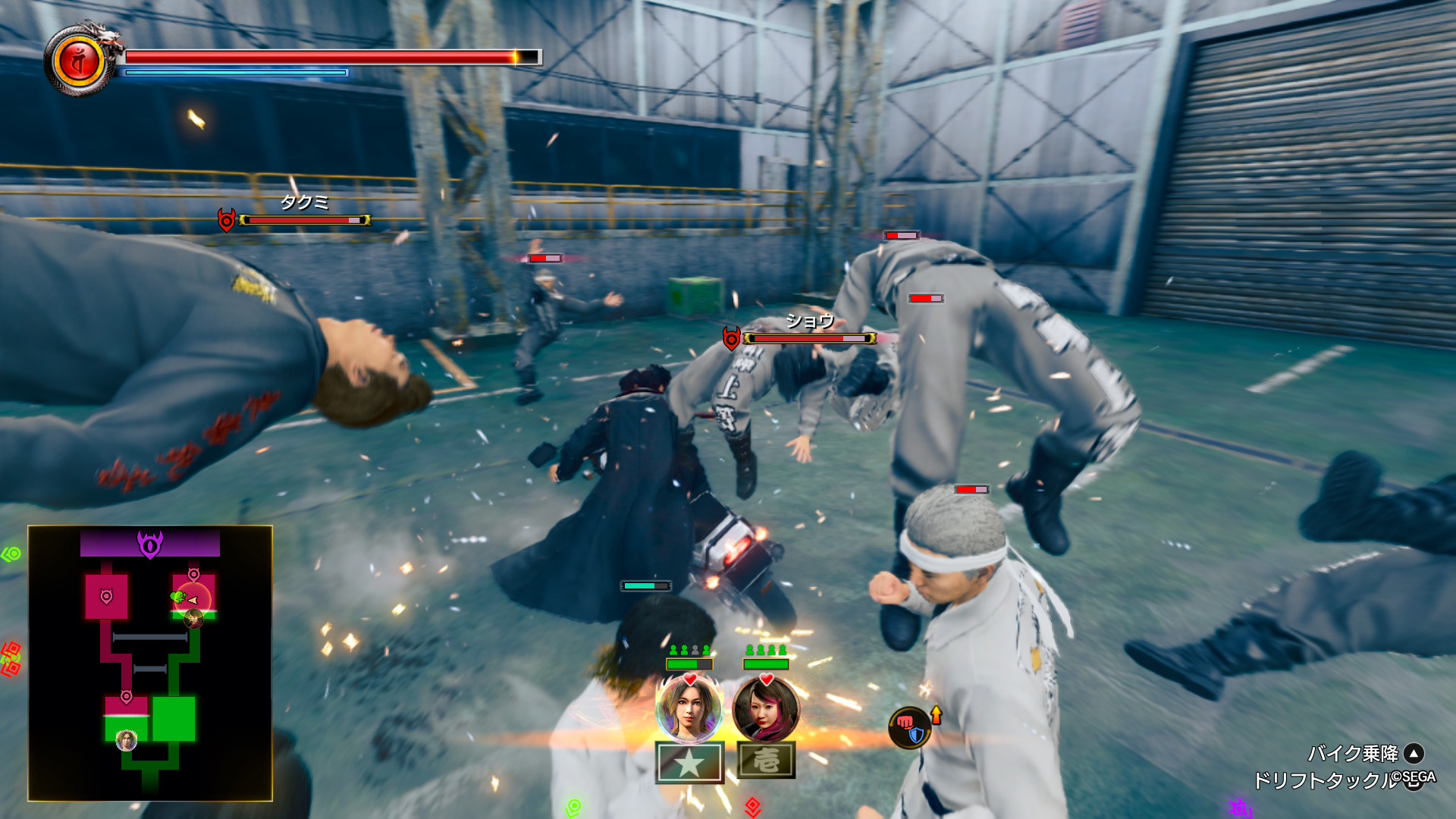Target the red demon marker beside タクミ

tap(226, 220)
